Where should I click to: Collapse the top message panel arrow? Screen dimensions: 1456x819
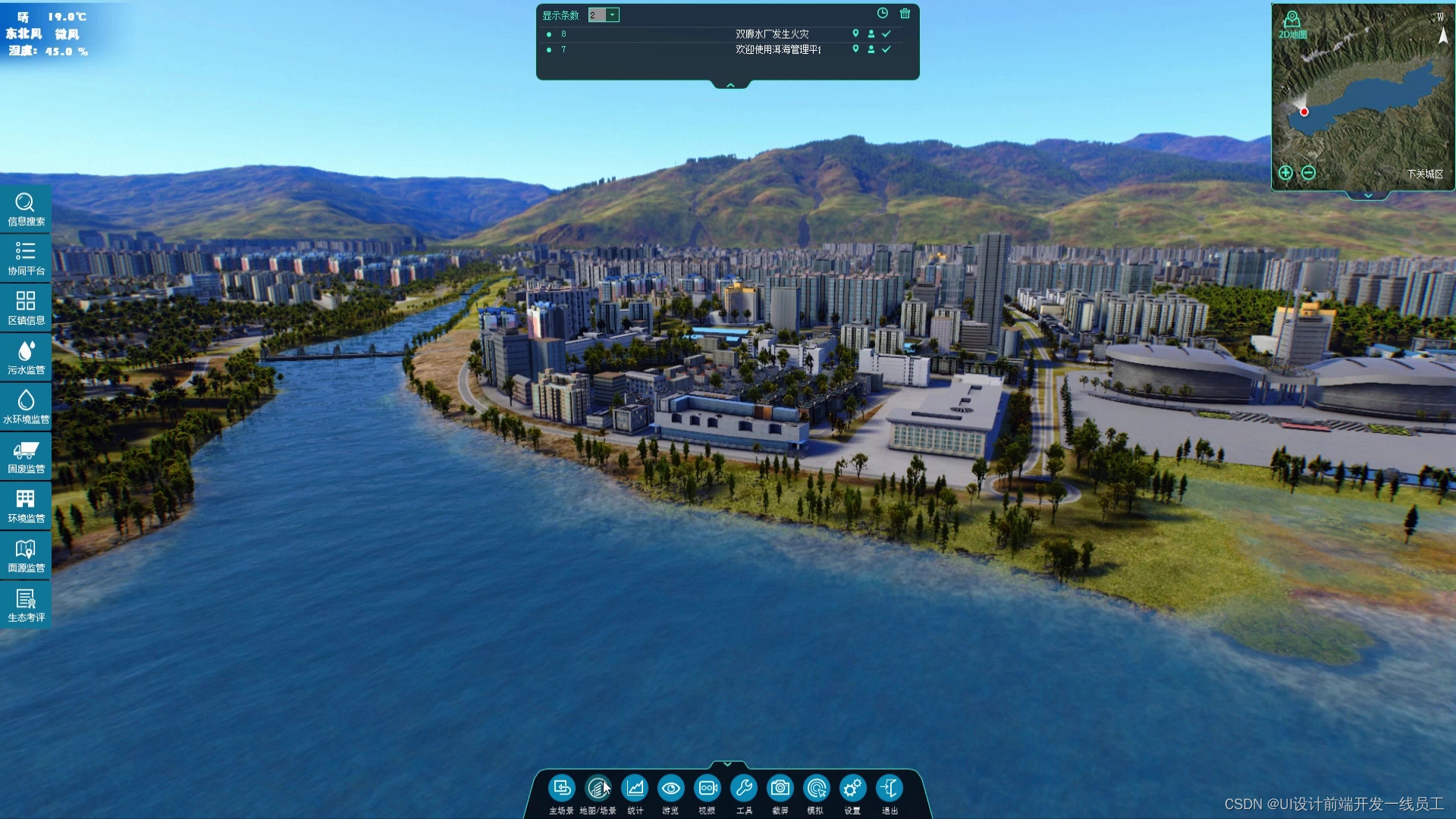click(x=730, y=85)
